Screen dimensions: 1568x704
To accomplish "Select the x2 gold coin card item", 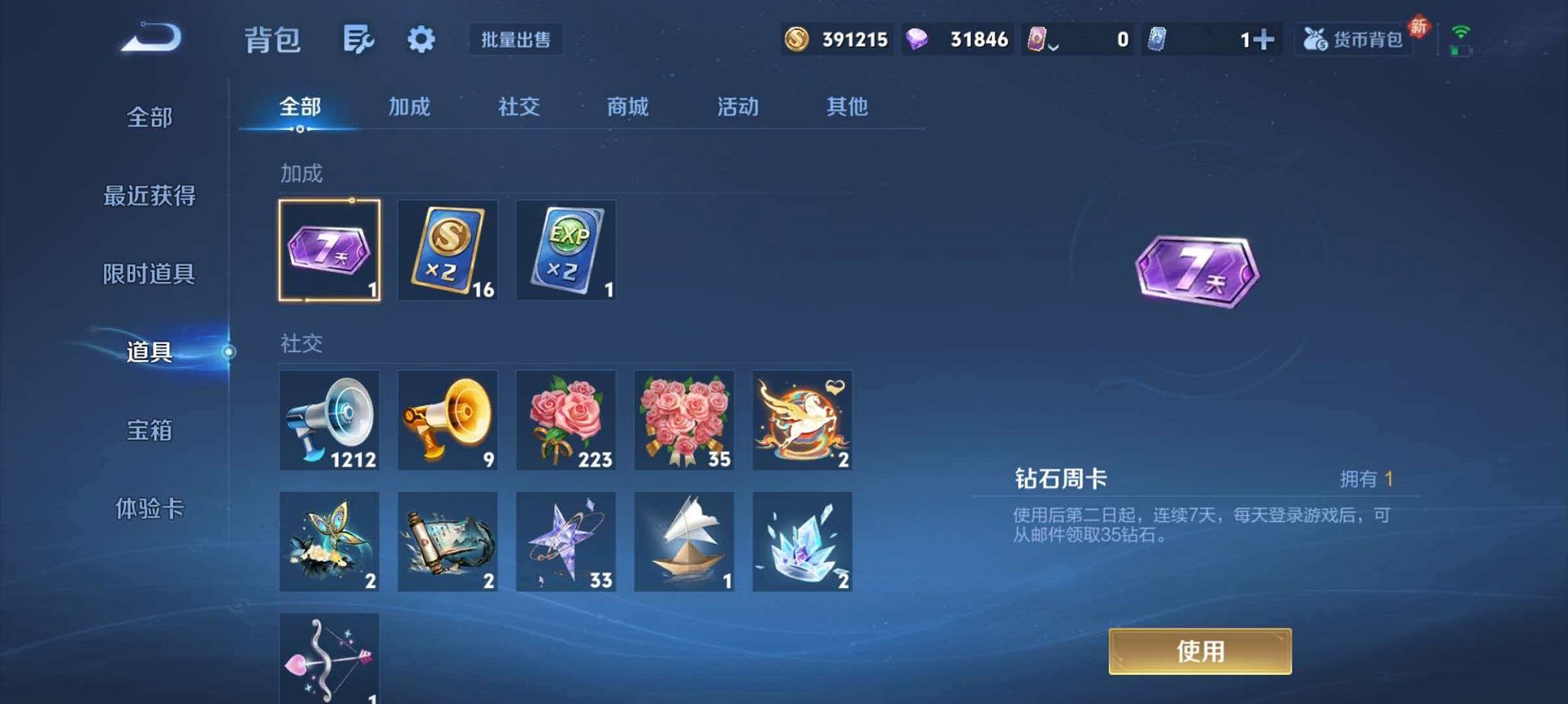I will [447, 250].
